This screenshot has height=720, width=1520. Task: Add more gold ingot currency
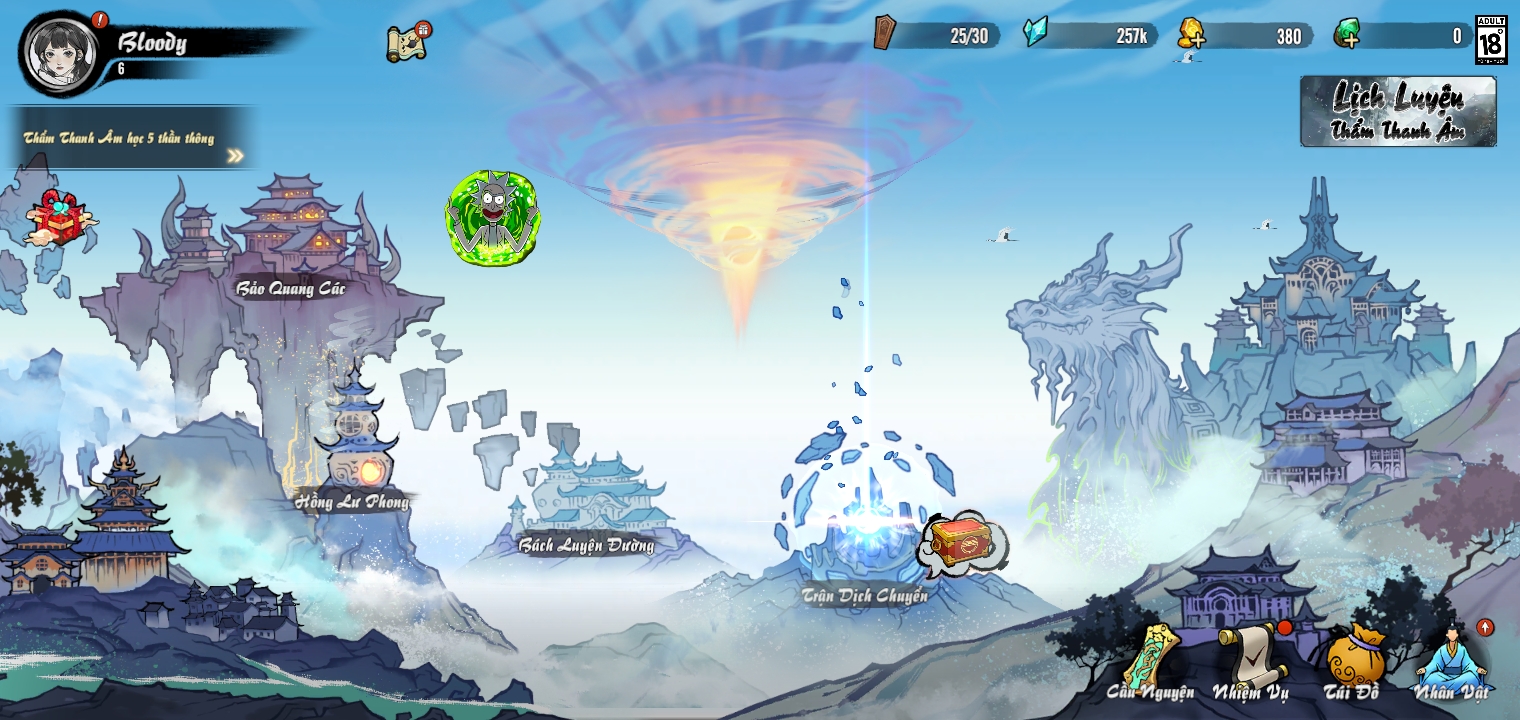[1192, 36]
